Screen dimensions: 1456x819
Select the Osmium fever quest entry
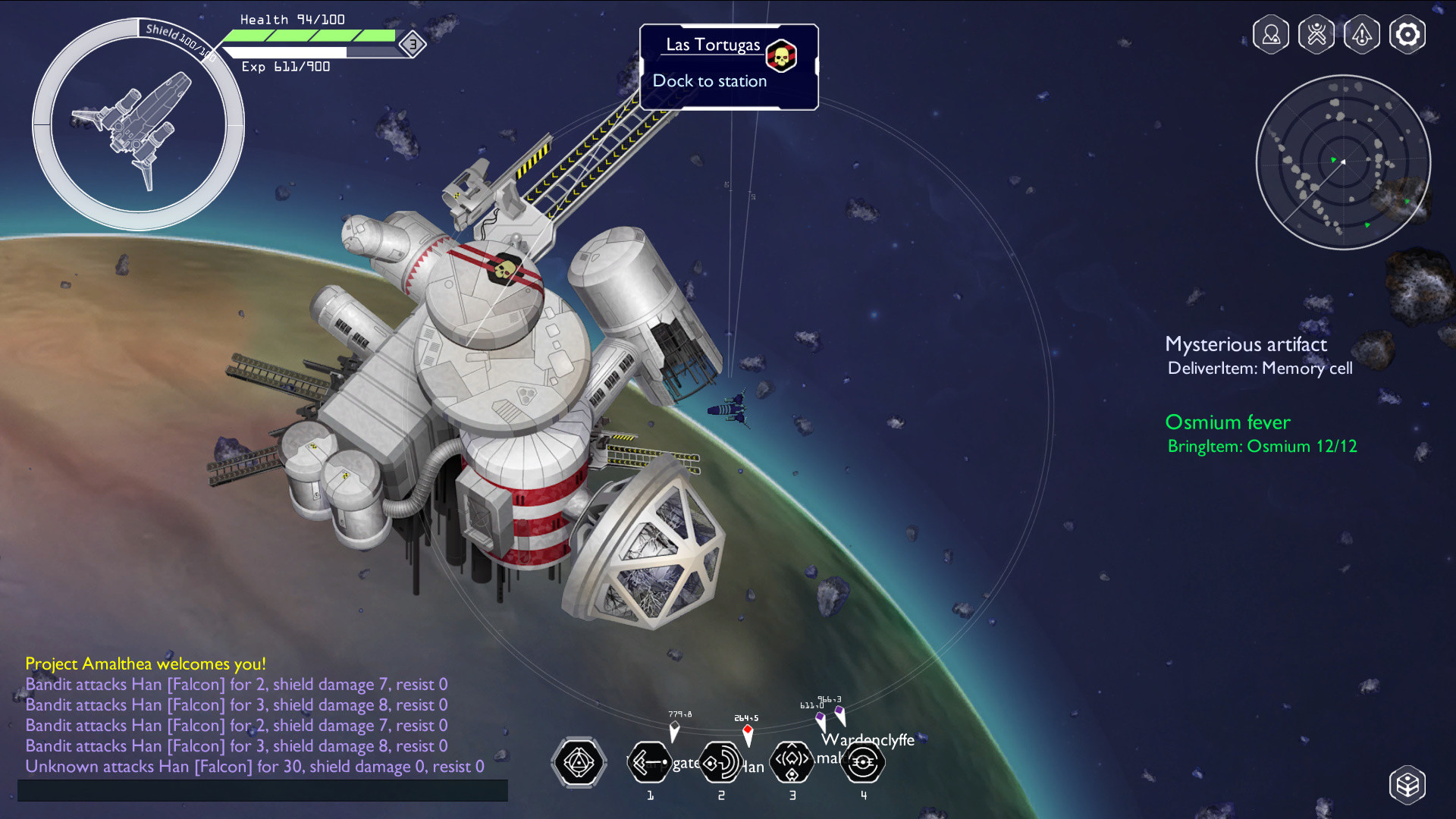[1228, 423]
